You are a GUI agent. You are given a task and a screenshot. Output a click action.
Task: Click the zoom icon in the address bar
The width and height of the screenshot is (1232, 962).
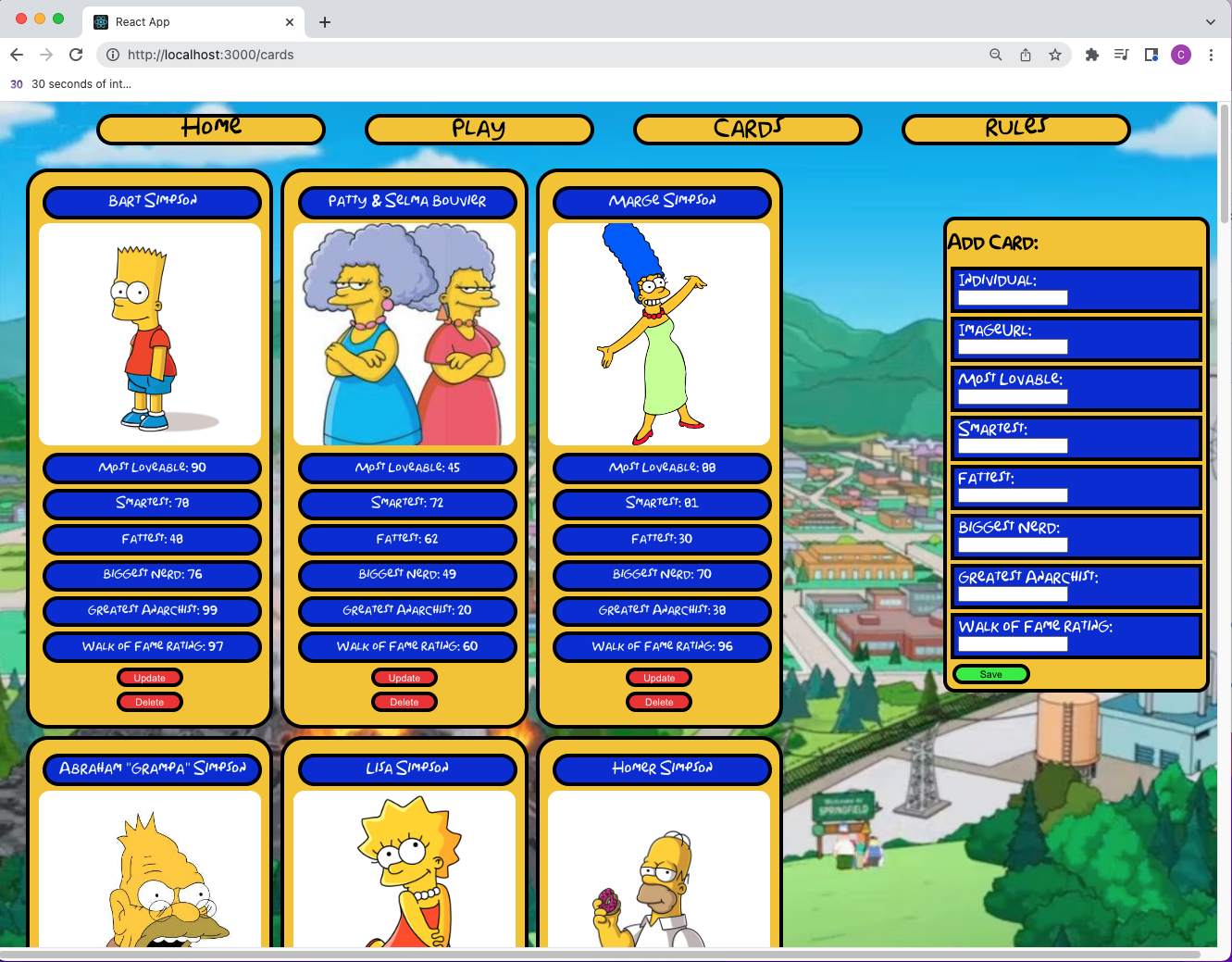(x=995, y=55)
